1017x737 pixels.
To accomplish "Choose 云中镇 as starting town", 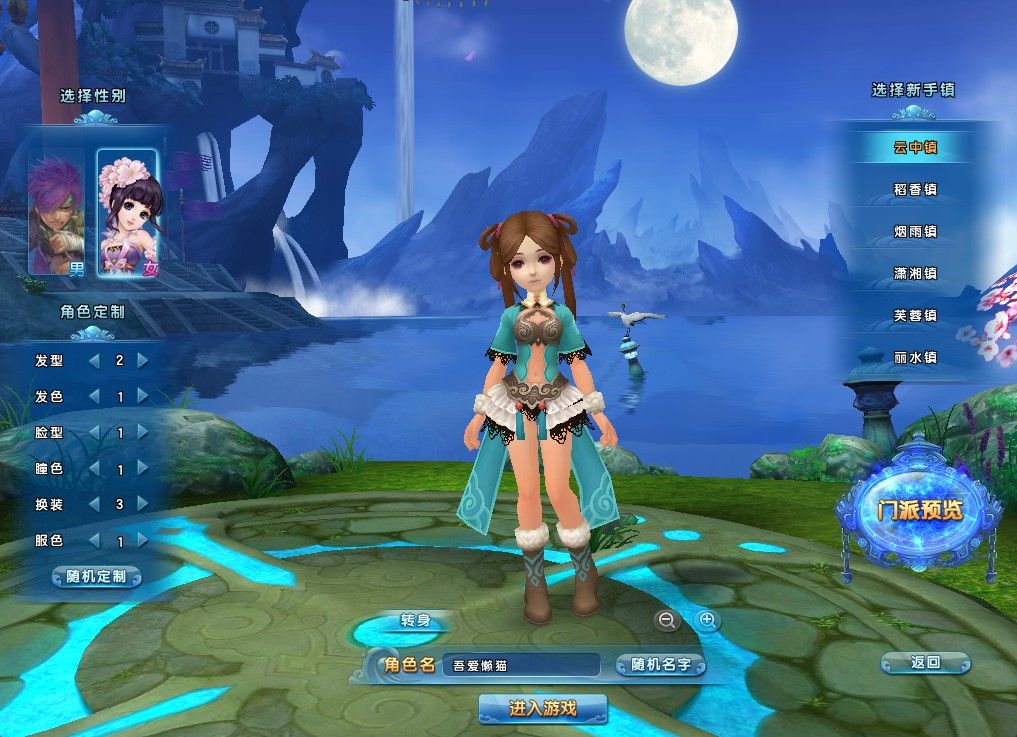I will coord(915,148).
